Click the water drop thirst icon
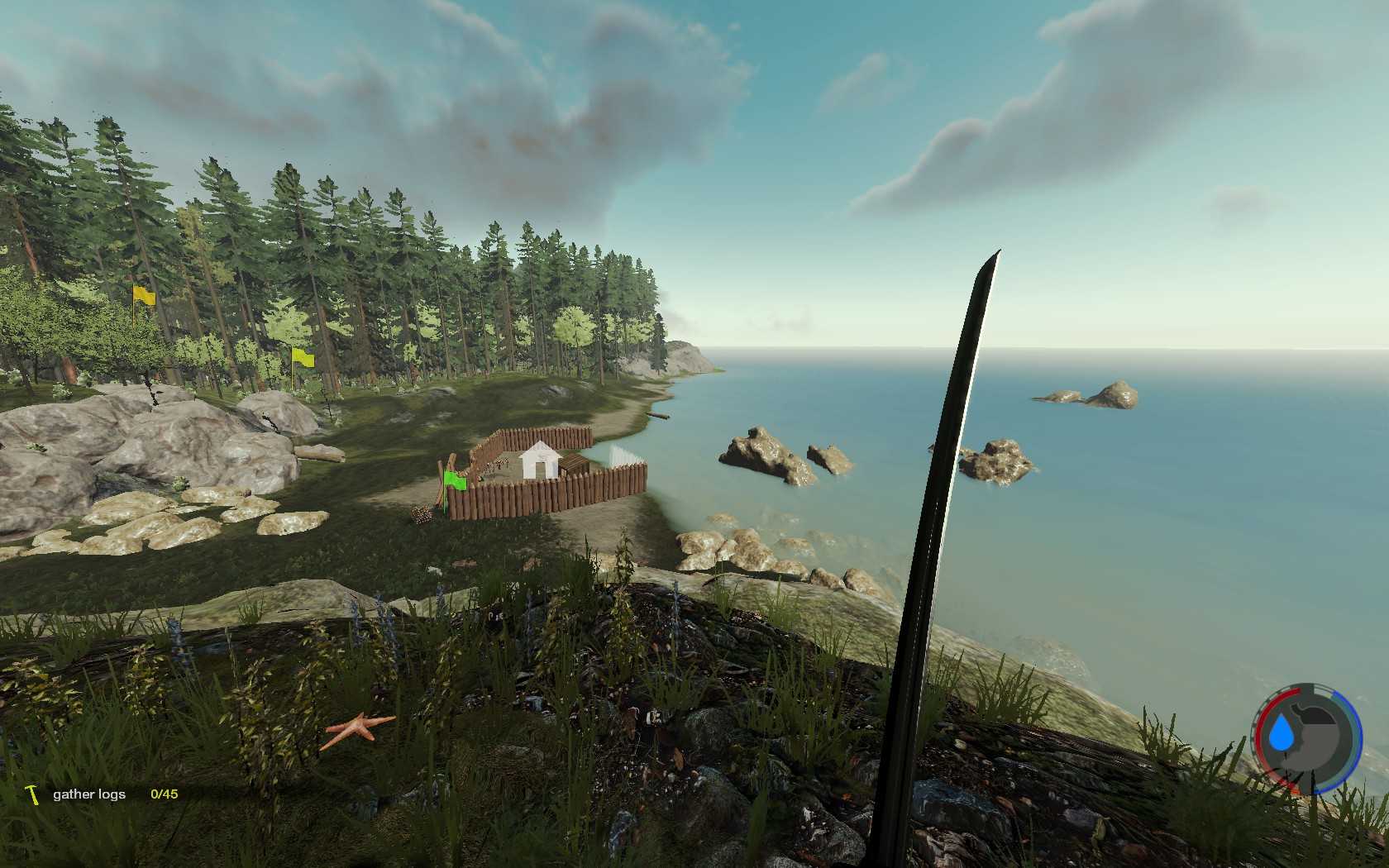The height and width of the screenshot is (868, 1389). pyautogui.click(x=1281, y=733)
